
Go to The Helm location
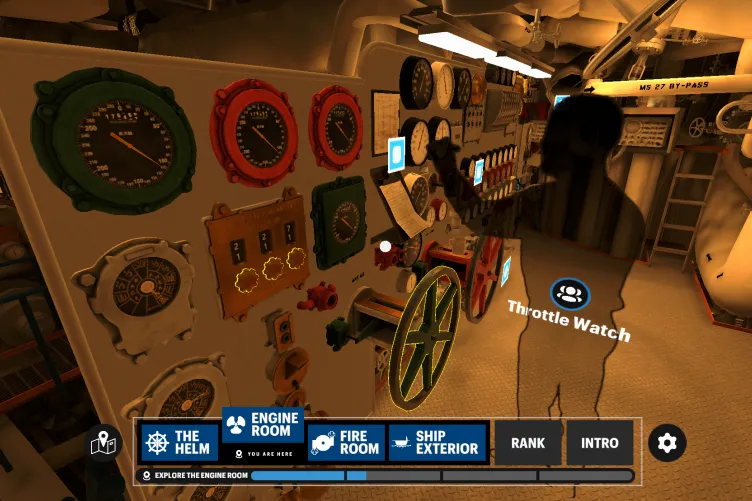pyautogui.click(x=179, y=443)
